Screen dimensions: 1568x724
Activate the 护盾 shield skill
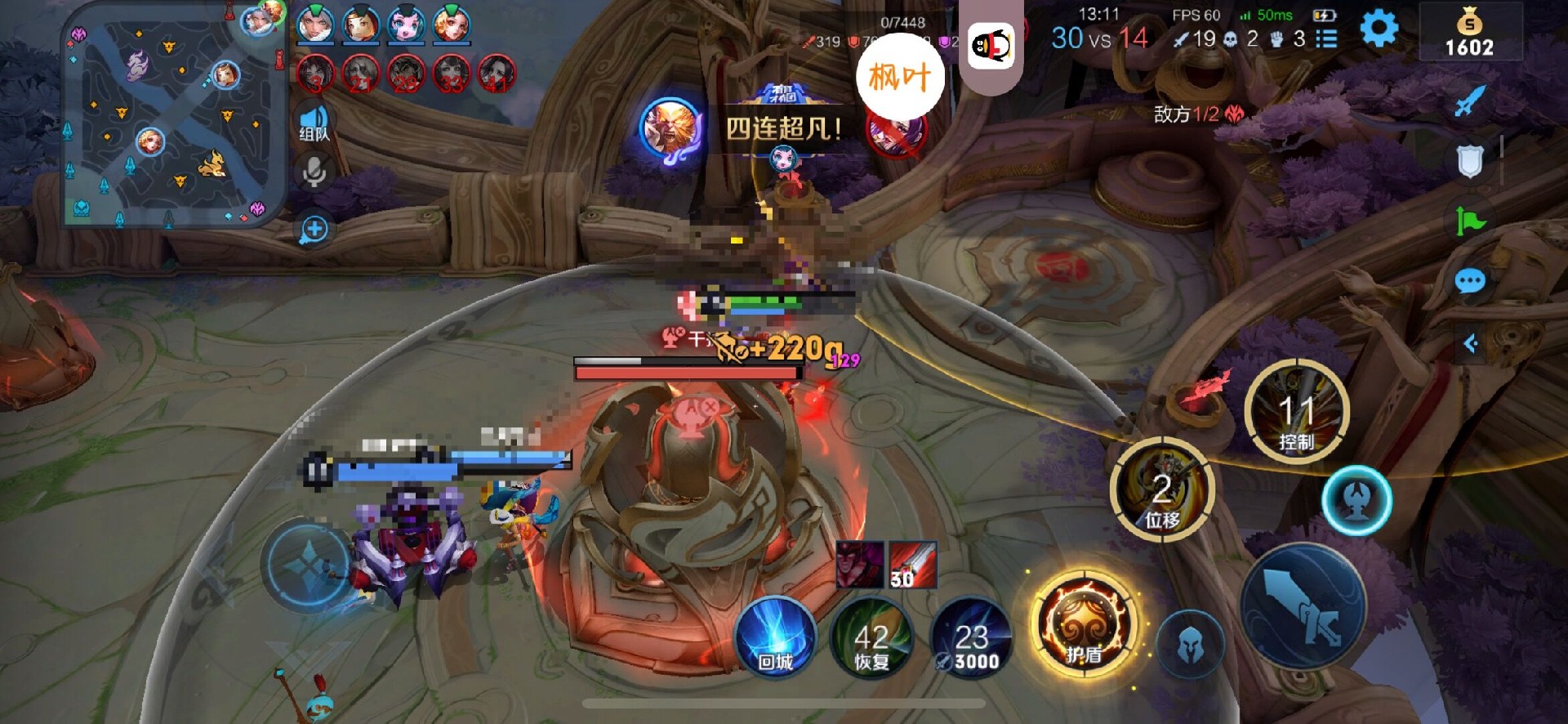[x=1084, y=626]
